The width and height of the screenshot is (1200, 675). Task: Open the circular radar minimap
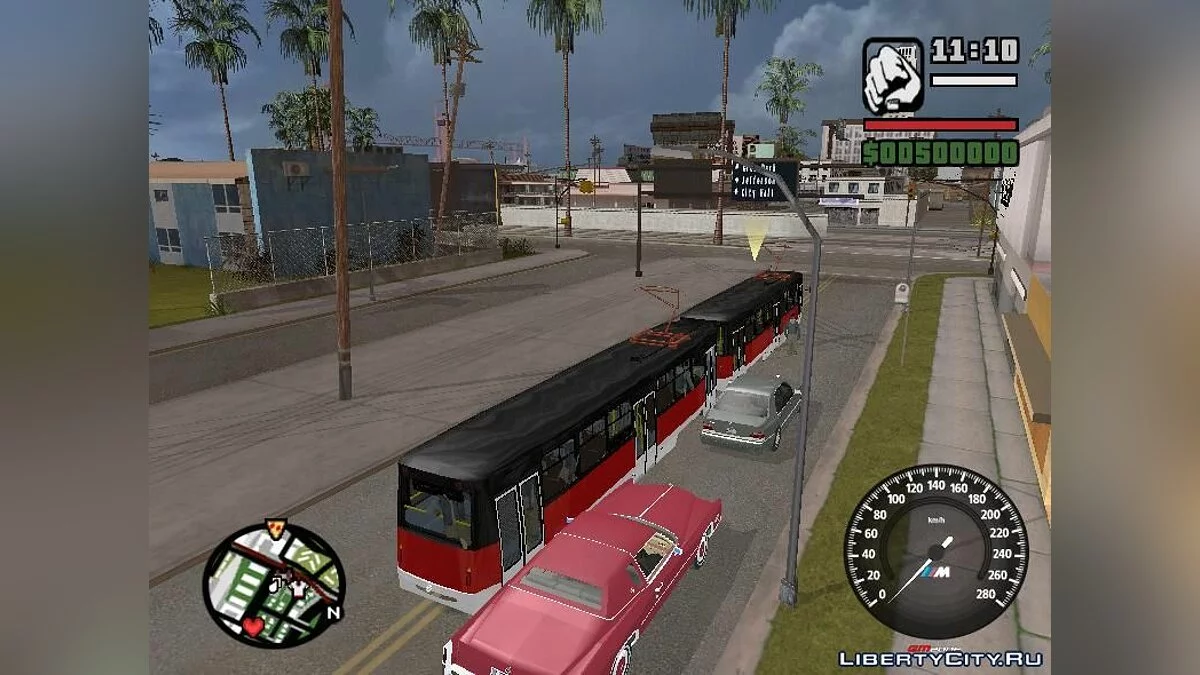(273, 585)
